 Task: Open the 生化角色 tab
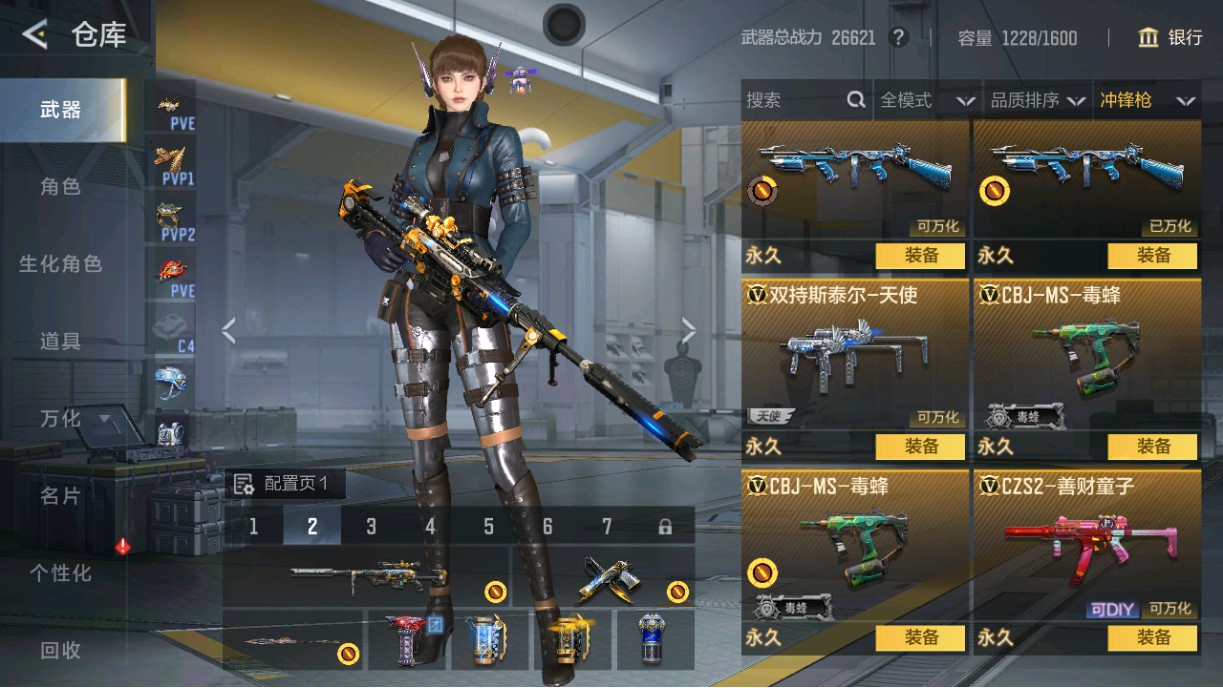pyautogui.click(x=60, y=264)
